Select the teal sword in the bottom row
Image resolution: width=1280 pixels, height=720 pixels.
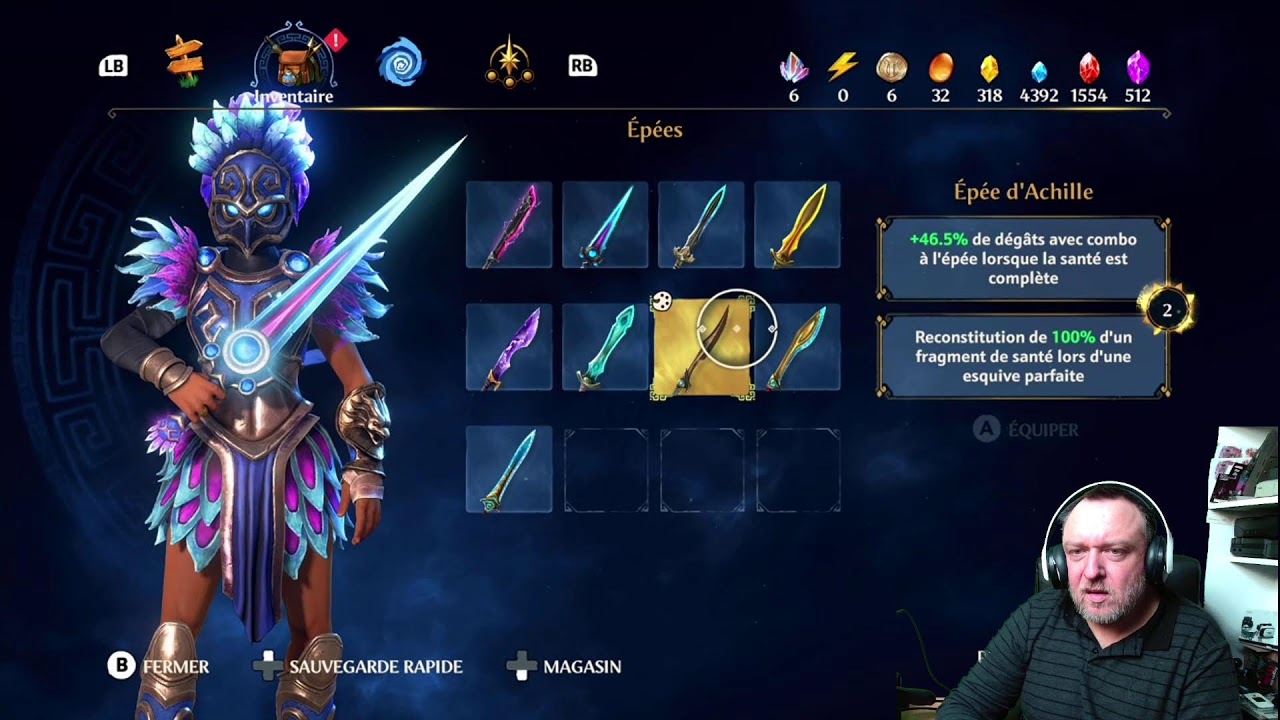coord(509,470)
